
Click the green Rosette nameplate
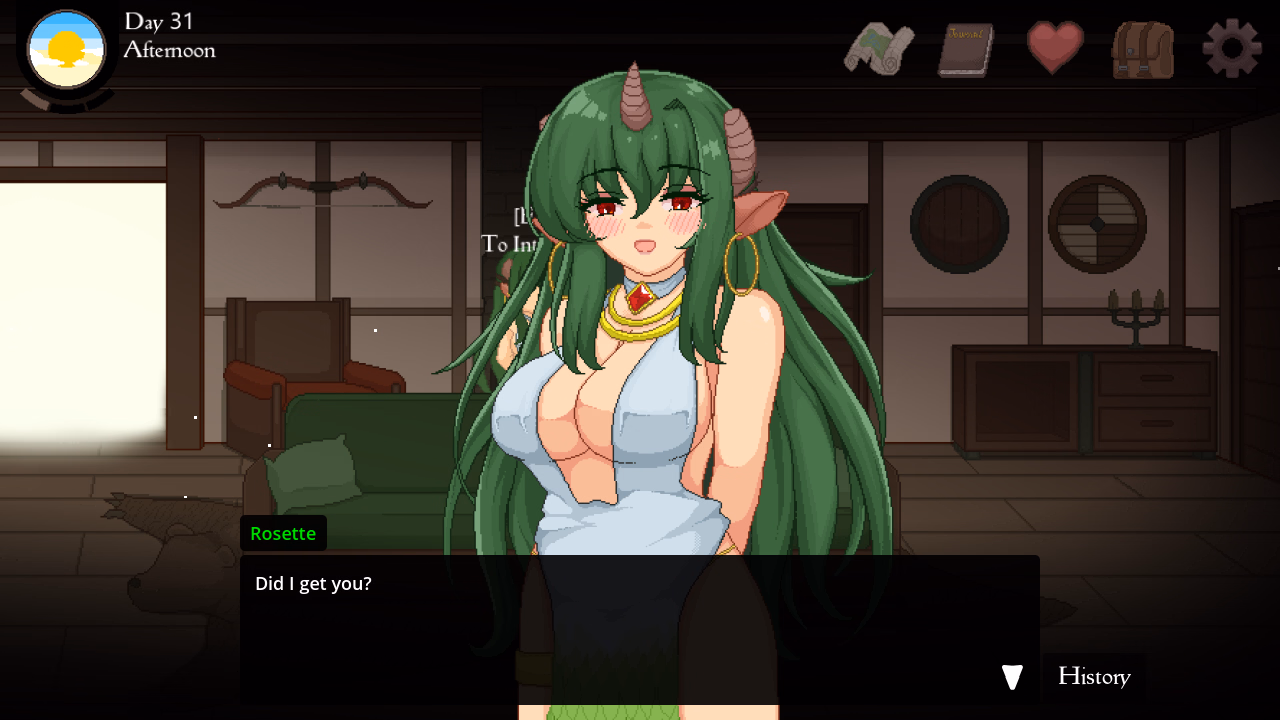click(283, 533)
